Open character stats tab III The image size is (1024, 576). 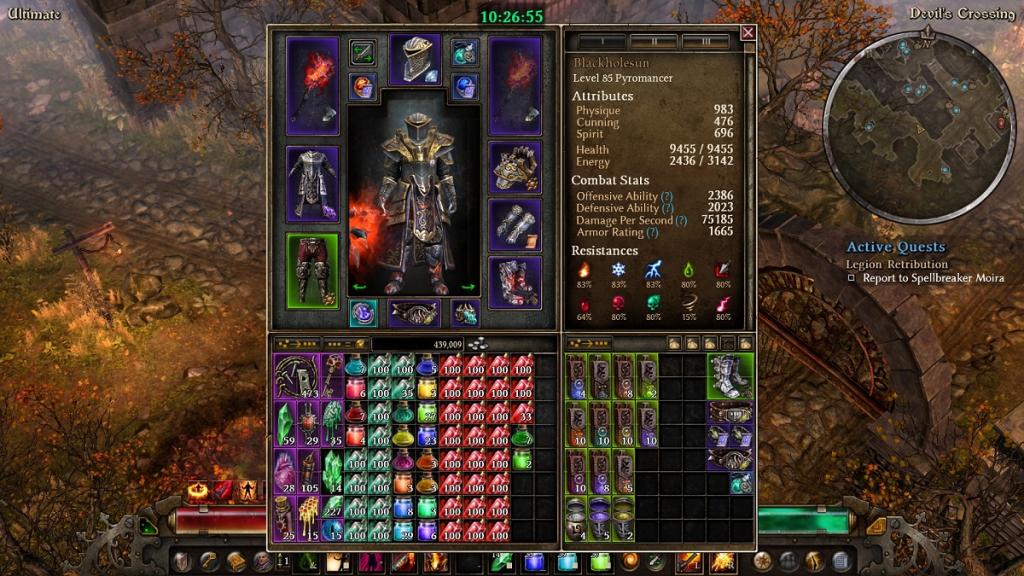(x=705, y=42)
